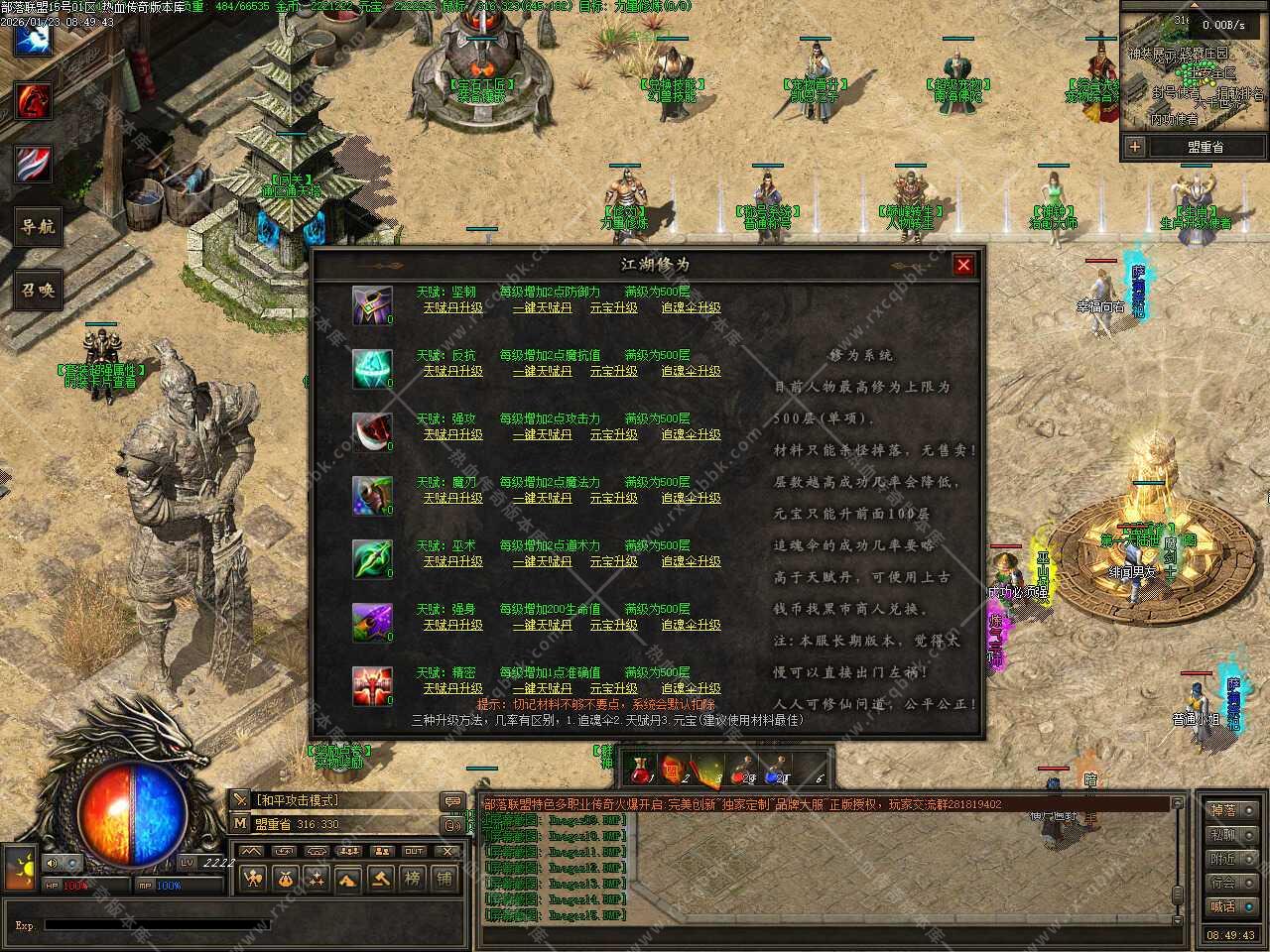Upgrade 巫术 talent with 天赋丹升级
Viewport: 1270px width, 952px height.
(x=452, y=561)
